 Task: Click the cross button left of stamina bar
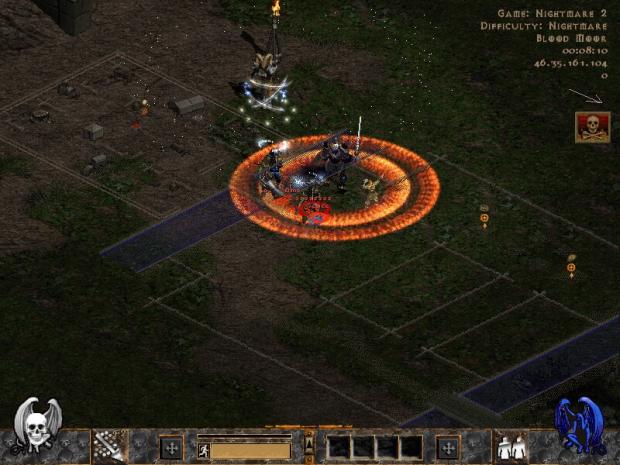coord(171,446)
